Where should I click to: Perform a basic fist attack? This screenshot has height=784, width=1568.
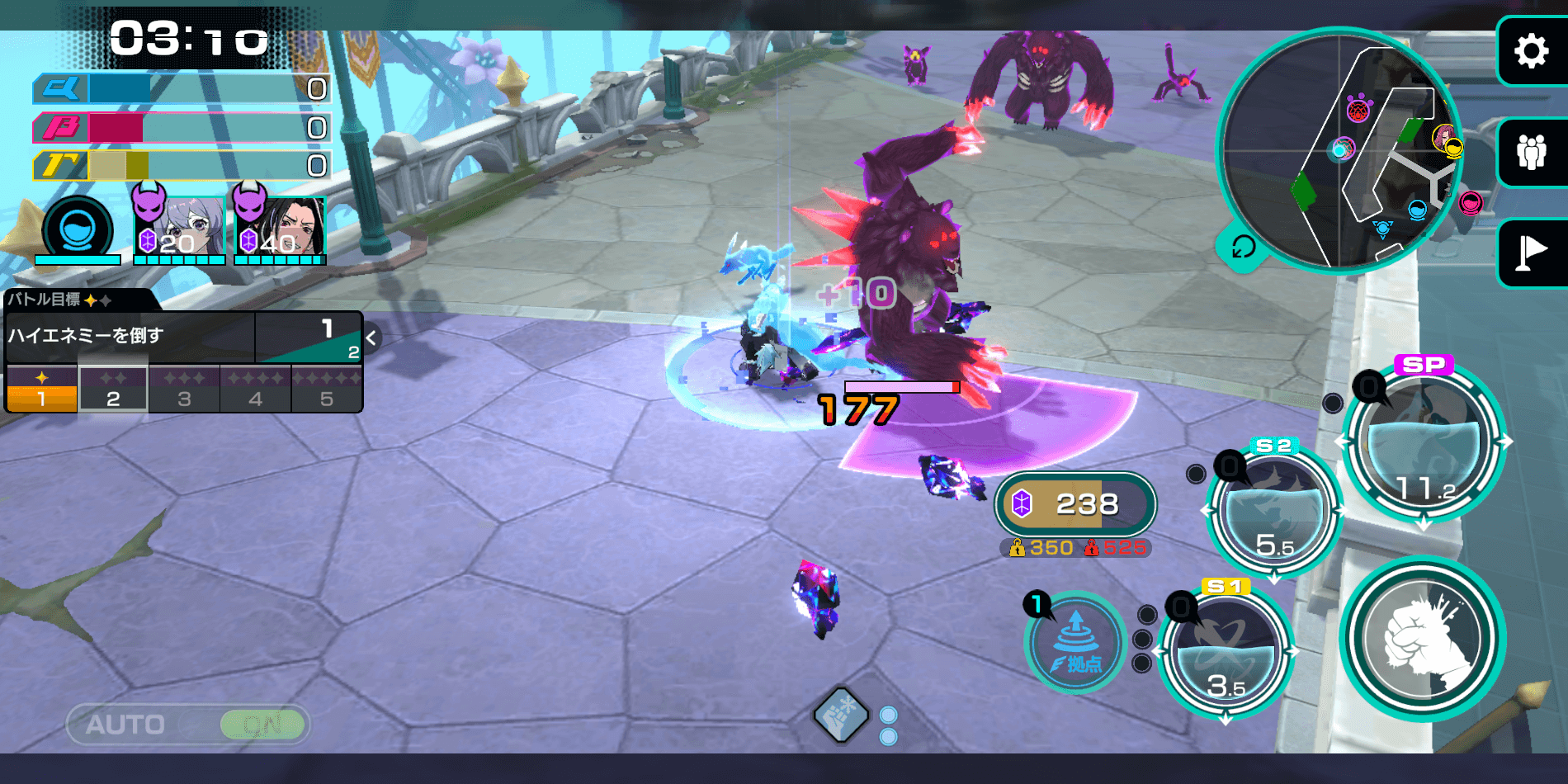point(1422,639)
